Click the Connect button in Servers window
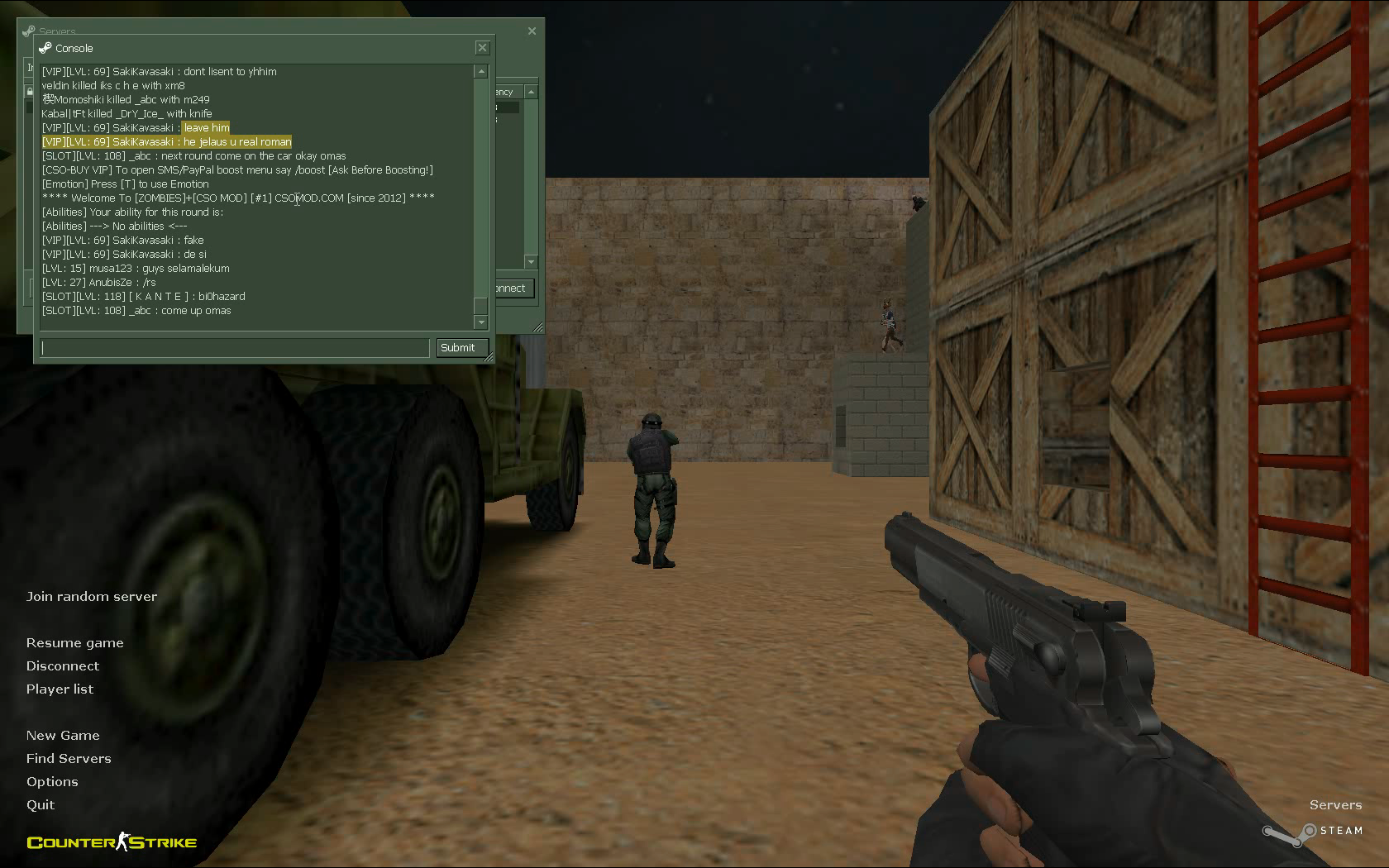Viewport: 1389px width, 868px height. click(x=514, y=289)
